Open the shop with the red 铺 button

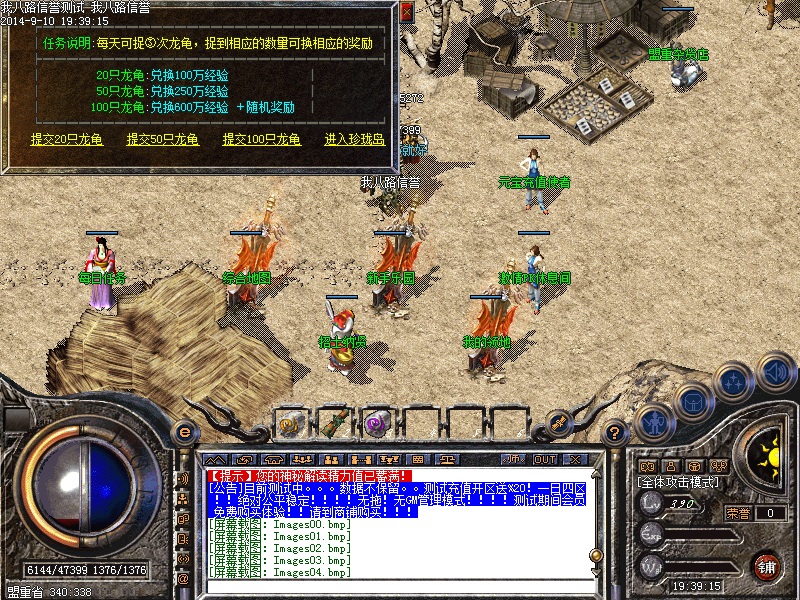point(767,566)
